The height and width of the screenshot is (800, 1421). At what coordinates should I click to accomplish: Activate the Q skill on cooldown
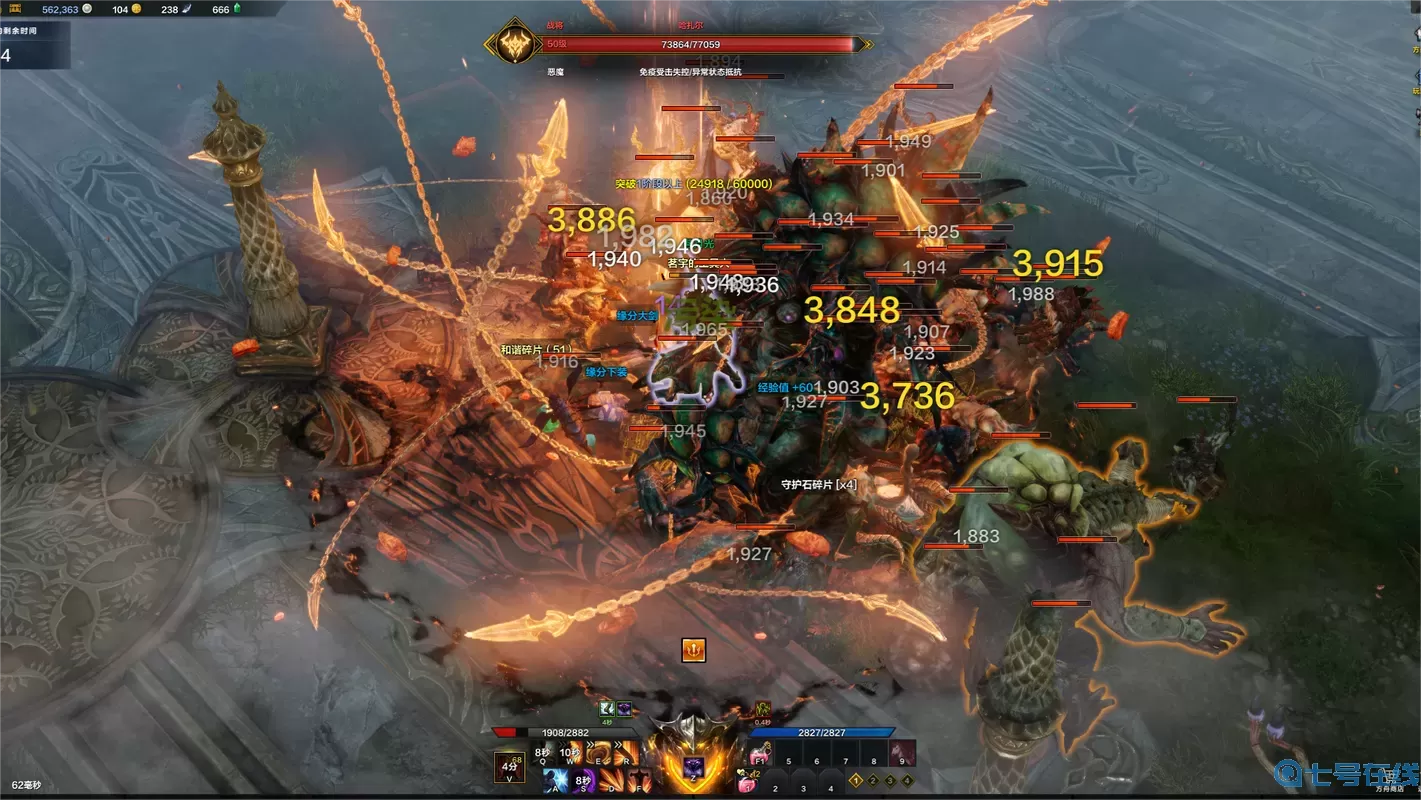[x=543, y=753]
